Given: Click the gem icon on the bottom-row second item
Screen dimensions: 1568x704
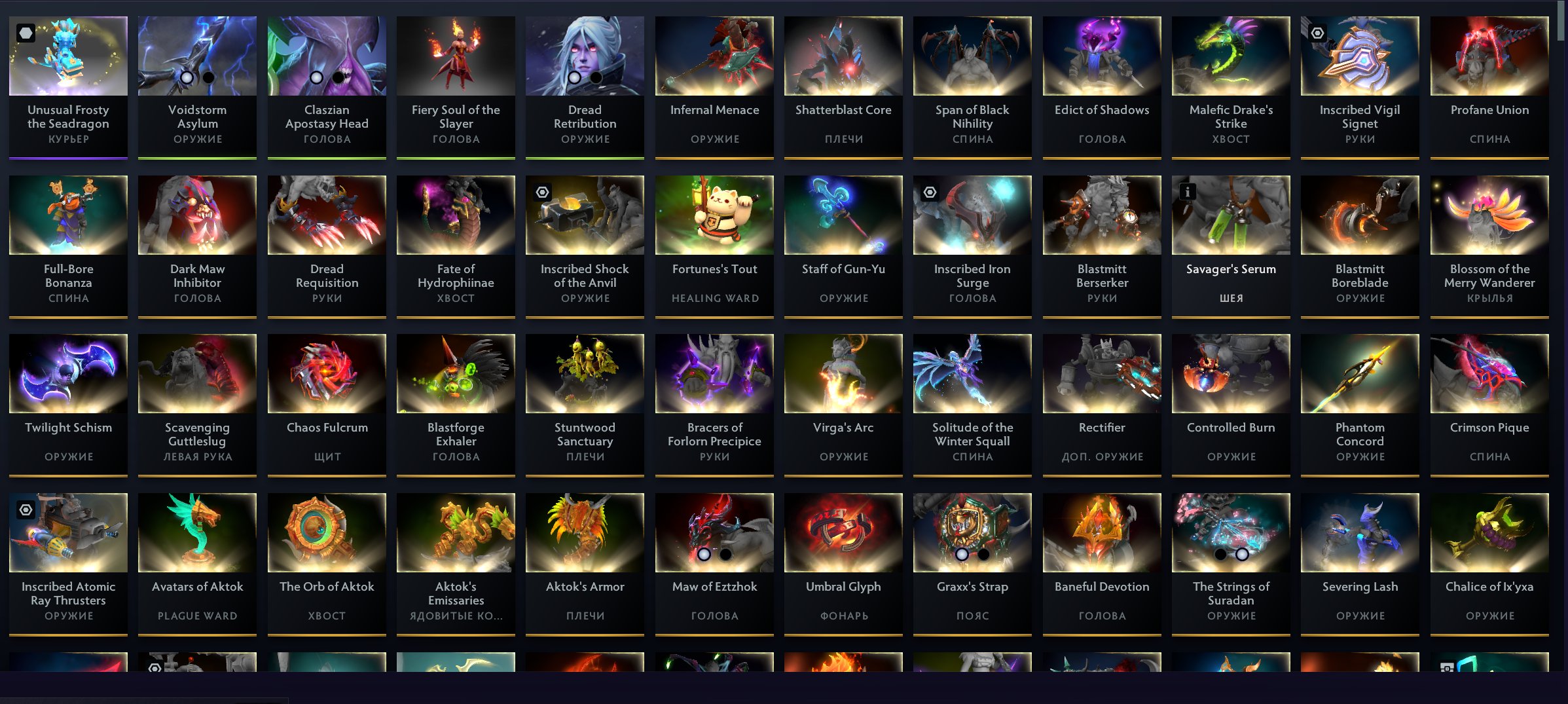Looking at the screenshot, I should [x=155, y=669].
